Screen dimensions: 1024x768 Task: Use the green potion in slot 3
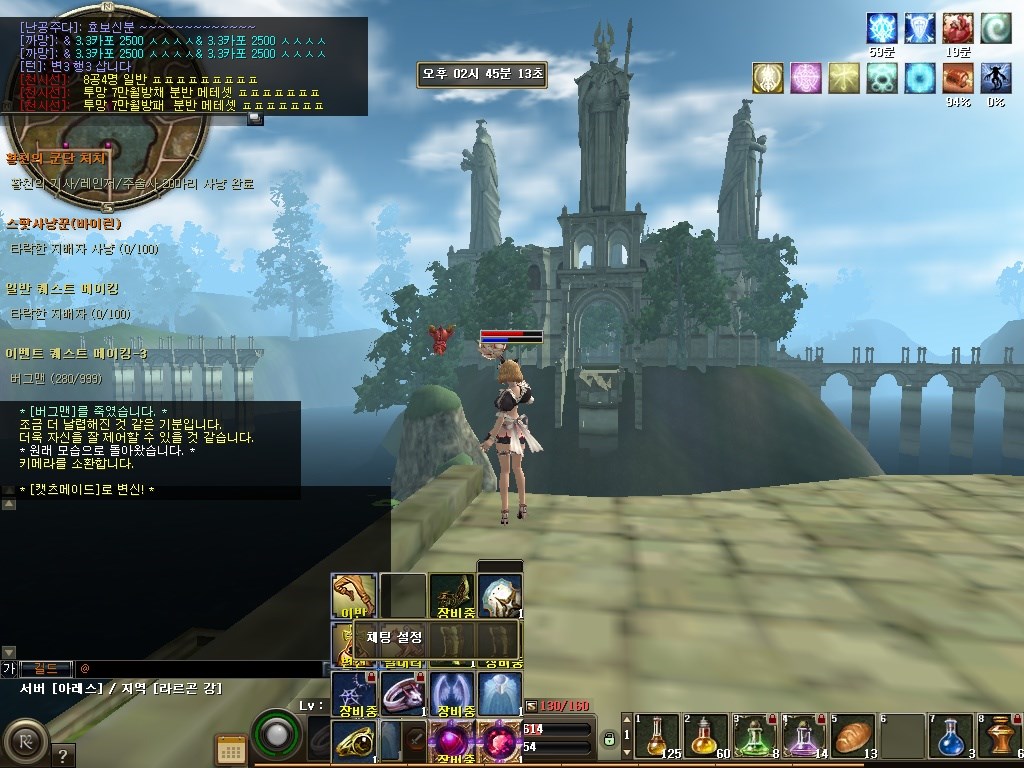pos(754,737)
